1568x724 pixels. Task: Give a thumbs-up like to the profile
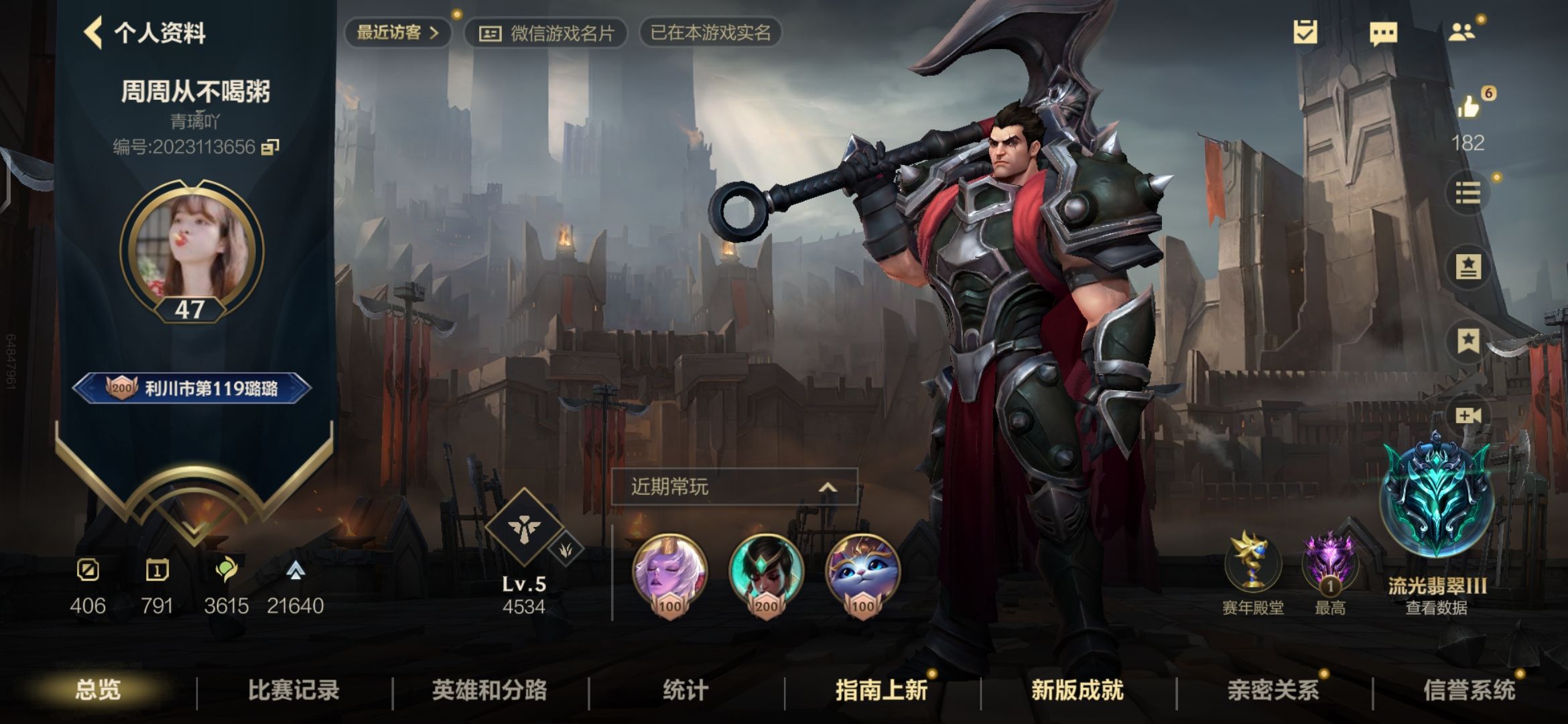tap(1468, 107)
